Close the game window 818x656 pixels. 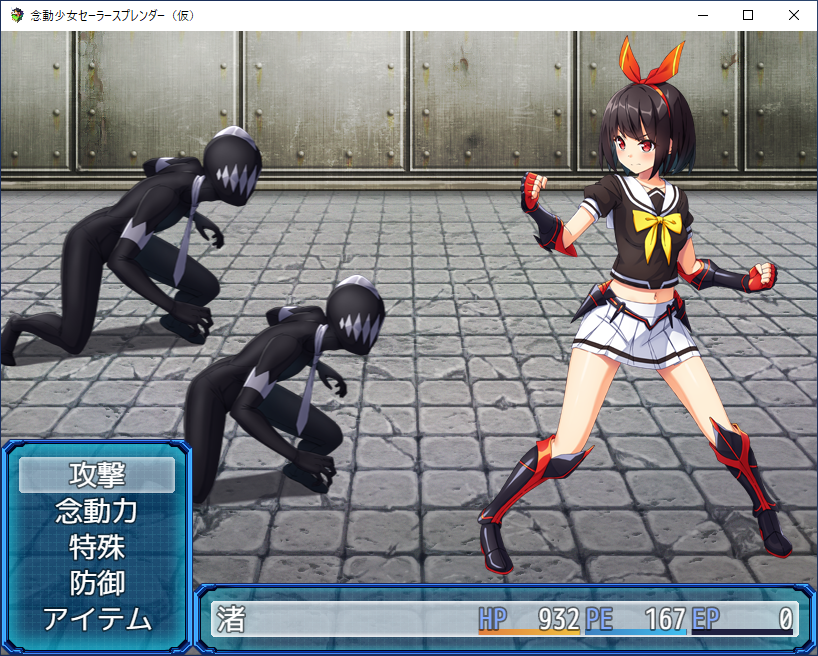click(x=794, y=15)
